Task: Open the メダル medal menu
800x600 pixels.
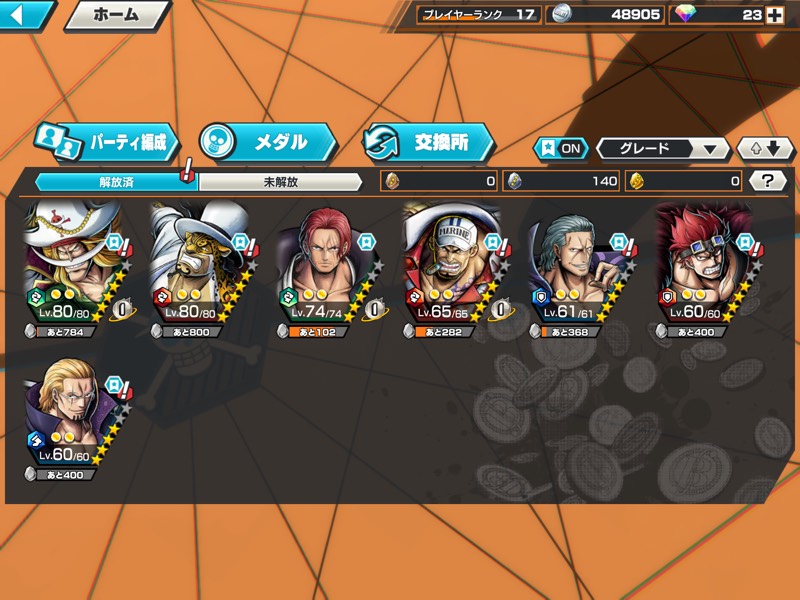Action: click(x=266, y=142)
